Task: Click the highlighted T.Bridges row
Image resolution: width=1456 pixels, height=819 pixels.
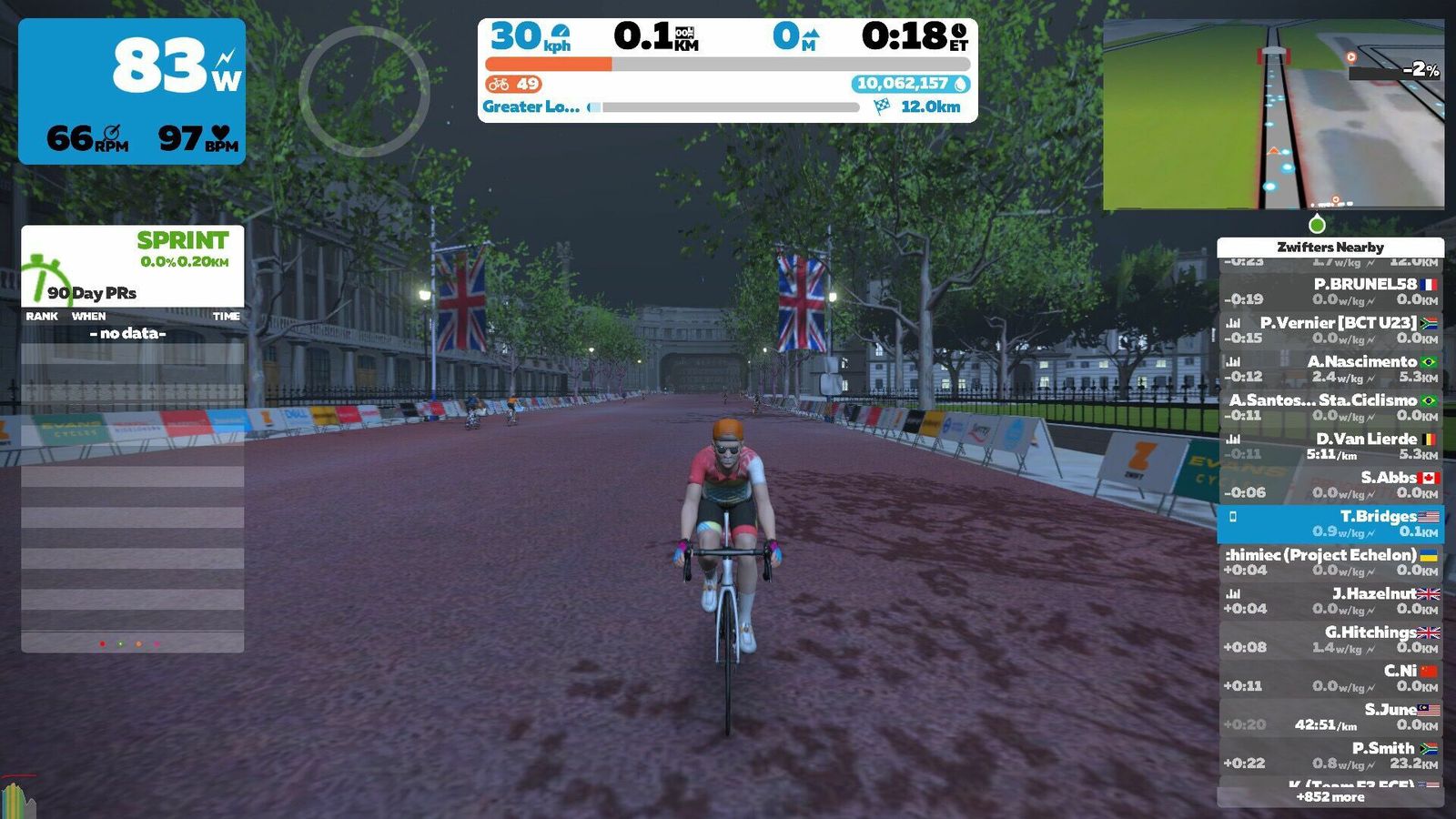Action: point(1330,523)
